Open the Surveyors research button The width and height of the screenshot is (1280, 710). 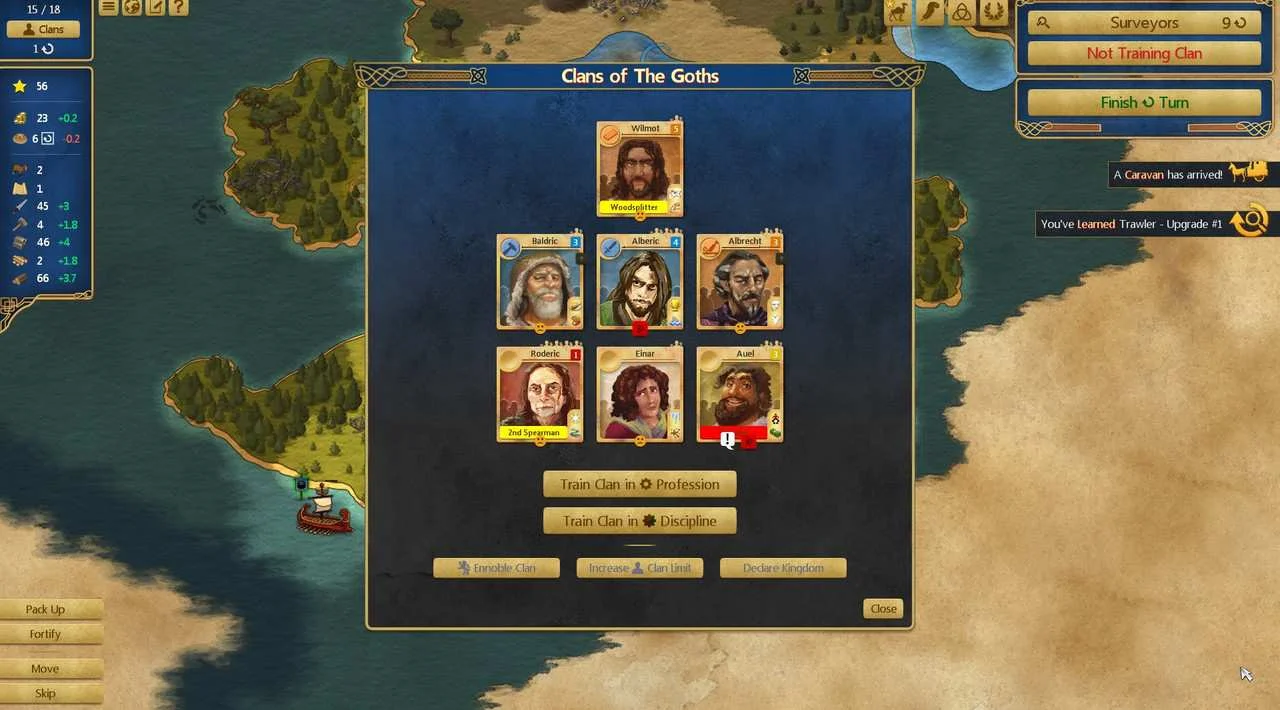[x=1144, y=23]
